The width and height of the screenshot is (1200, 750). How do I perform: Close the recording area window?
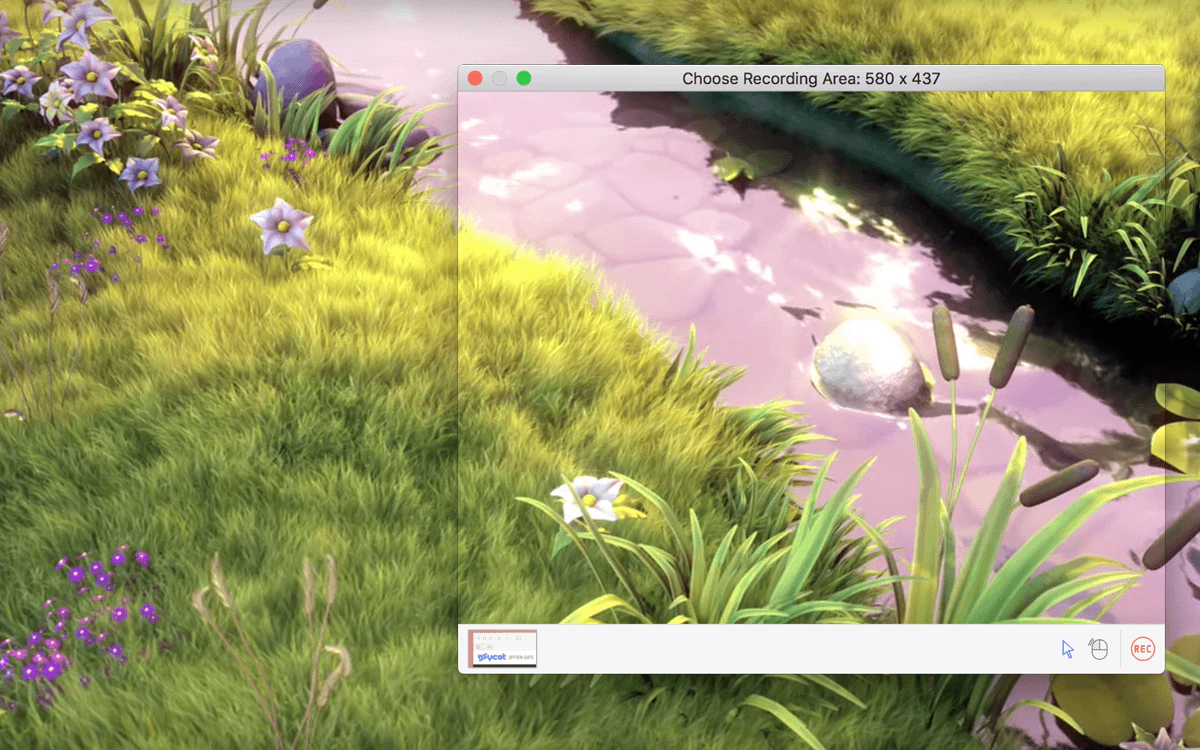coord(475,78)
